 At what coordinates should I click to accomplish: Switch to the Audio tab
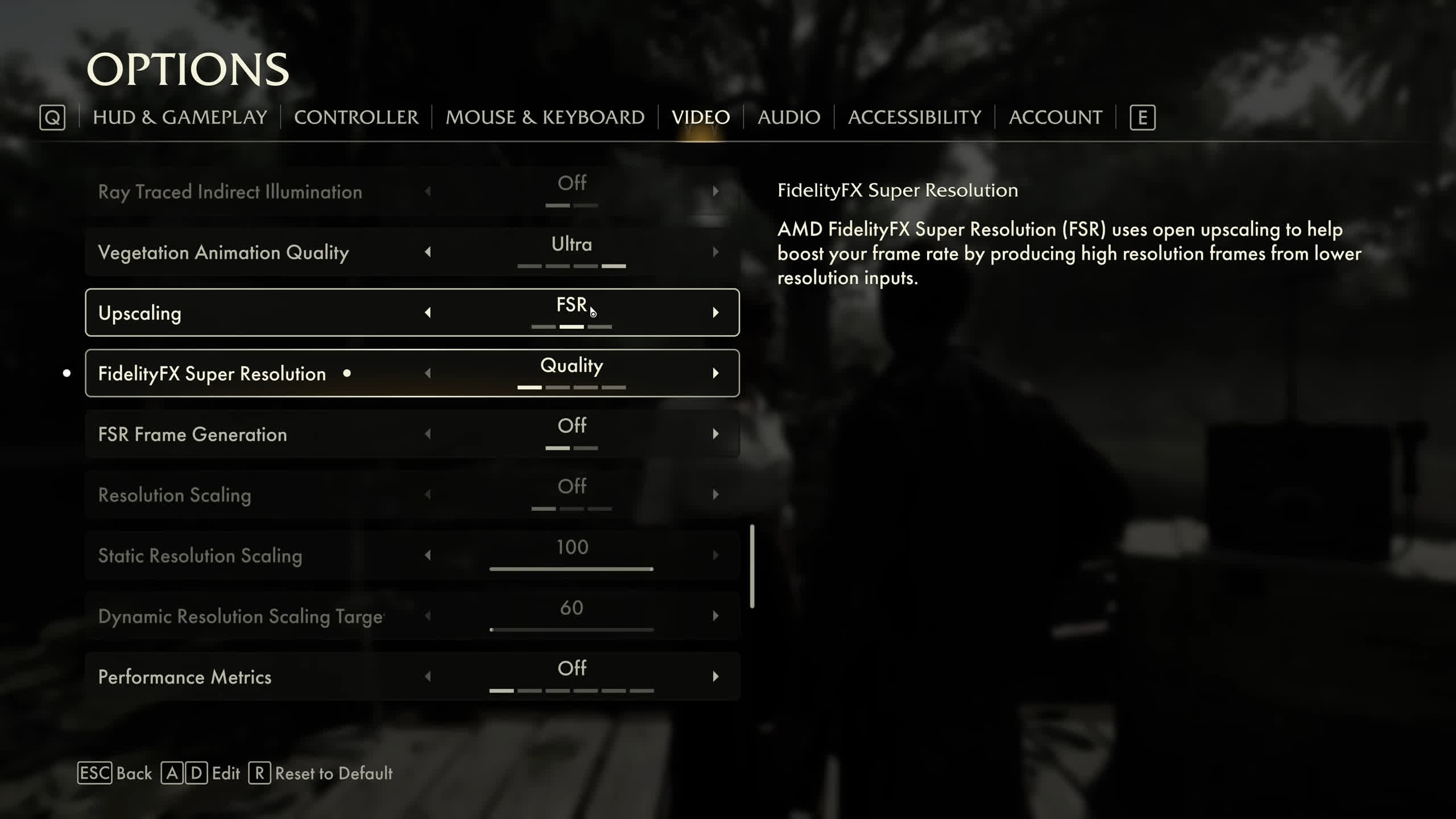789,117
